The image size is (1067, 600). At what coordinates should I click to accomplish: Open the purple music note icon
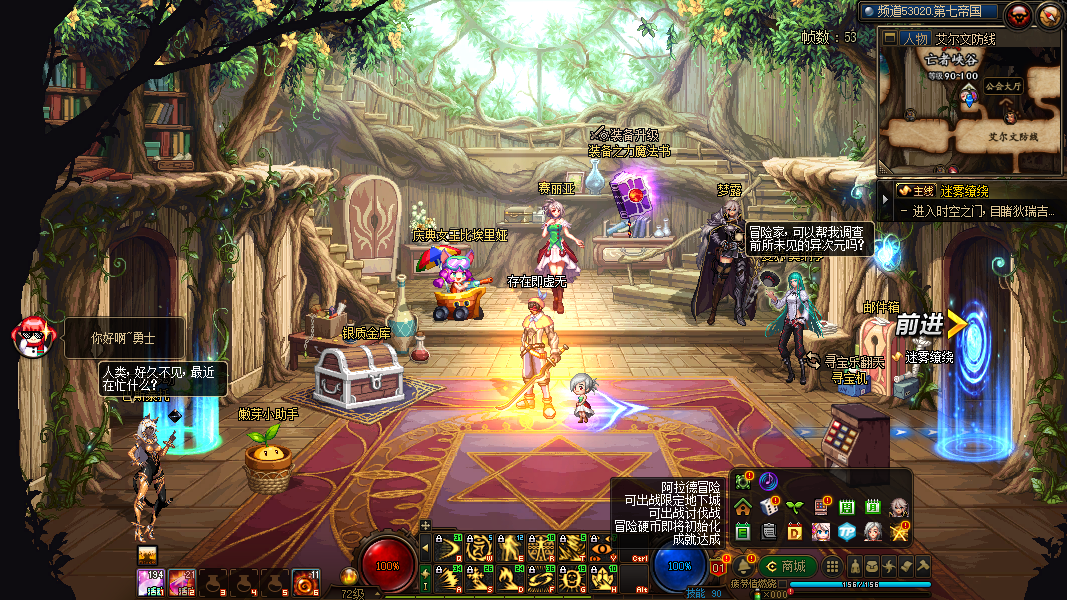[x=768, y=481]
